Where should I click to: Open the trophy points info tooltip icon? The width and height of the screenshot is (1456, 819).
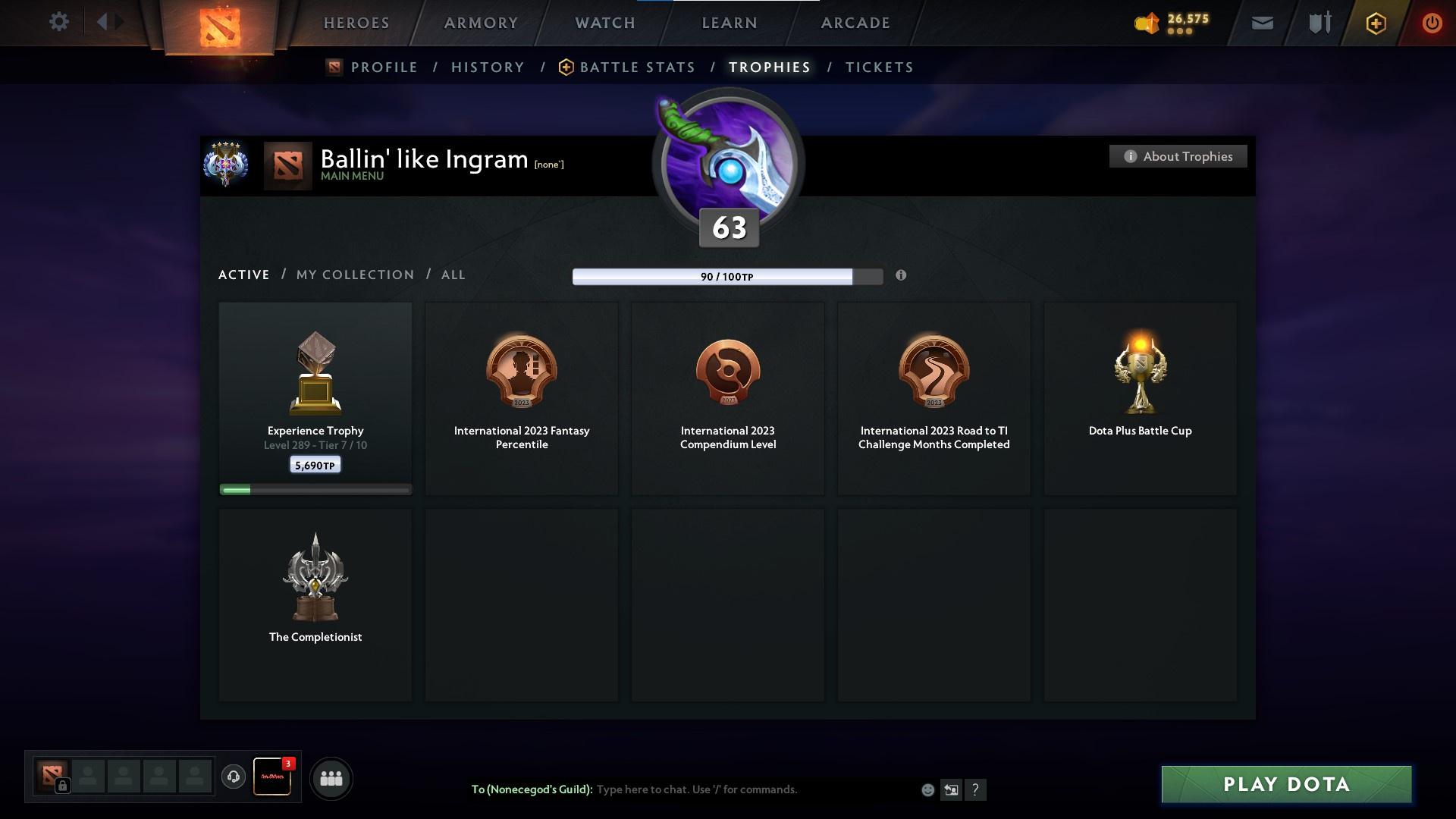[902, 277]
